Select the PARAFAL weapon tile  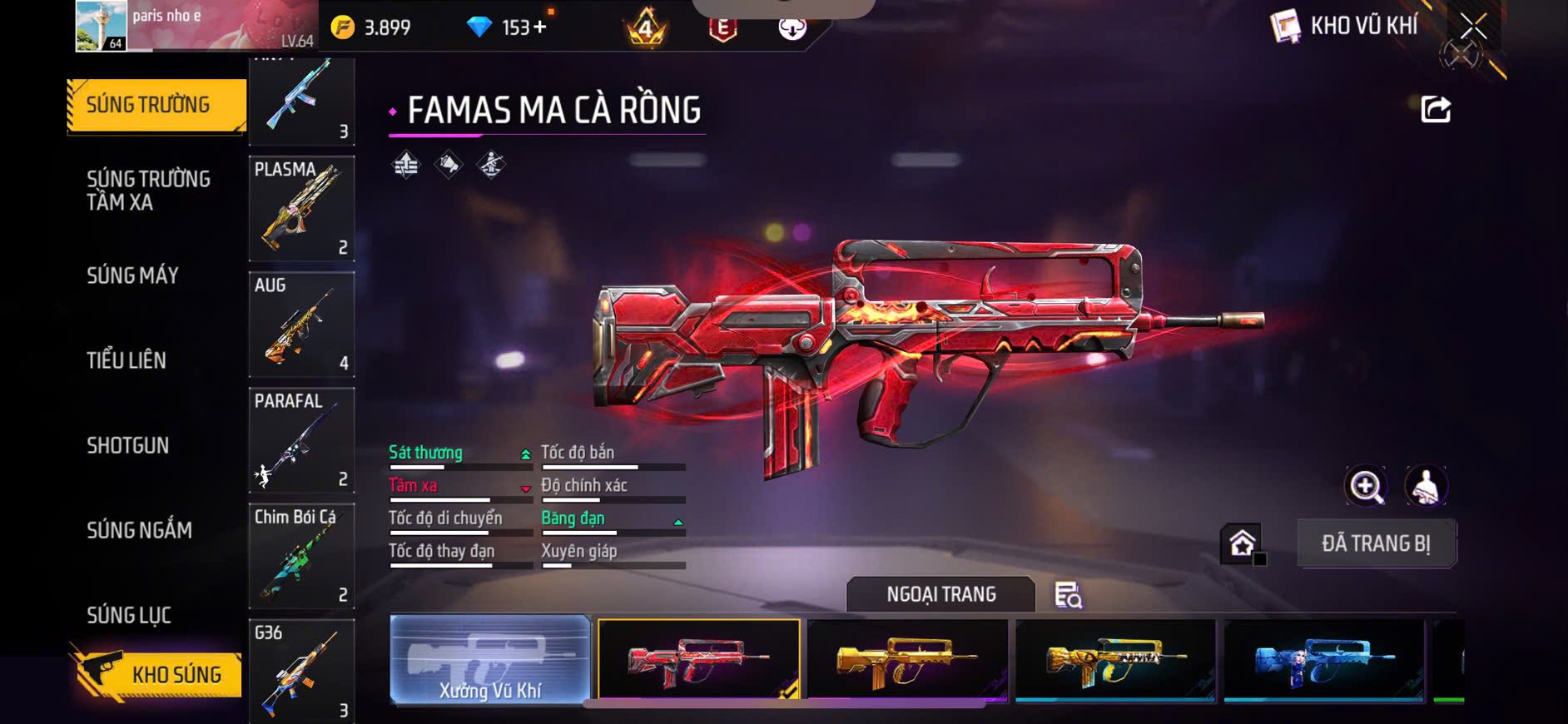click(x=301, y=440)
